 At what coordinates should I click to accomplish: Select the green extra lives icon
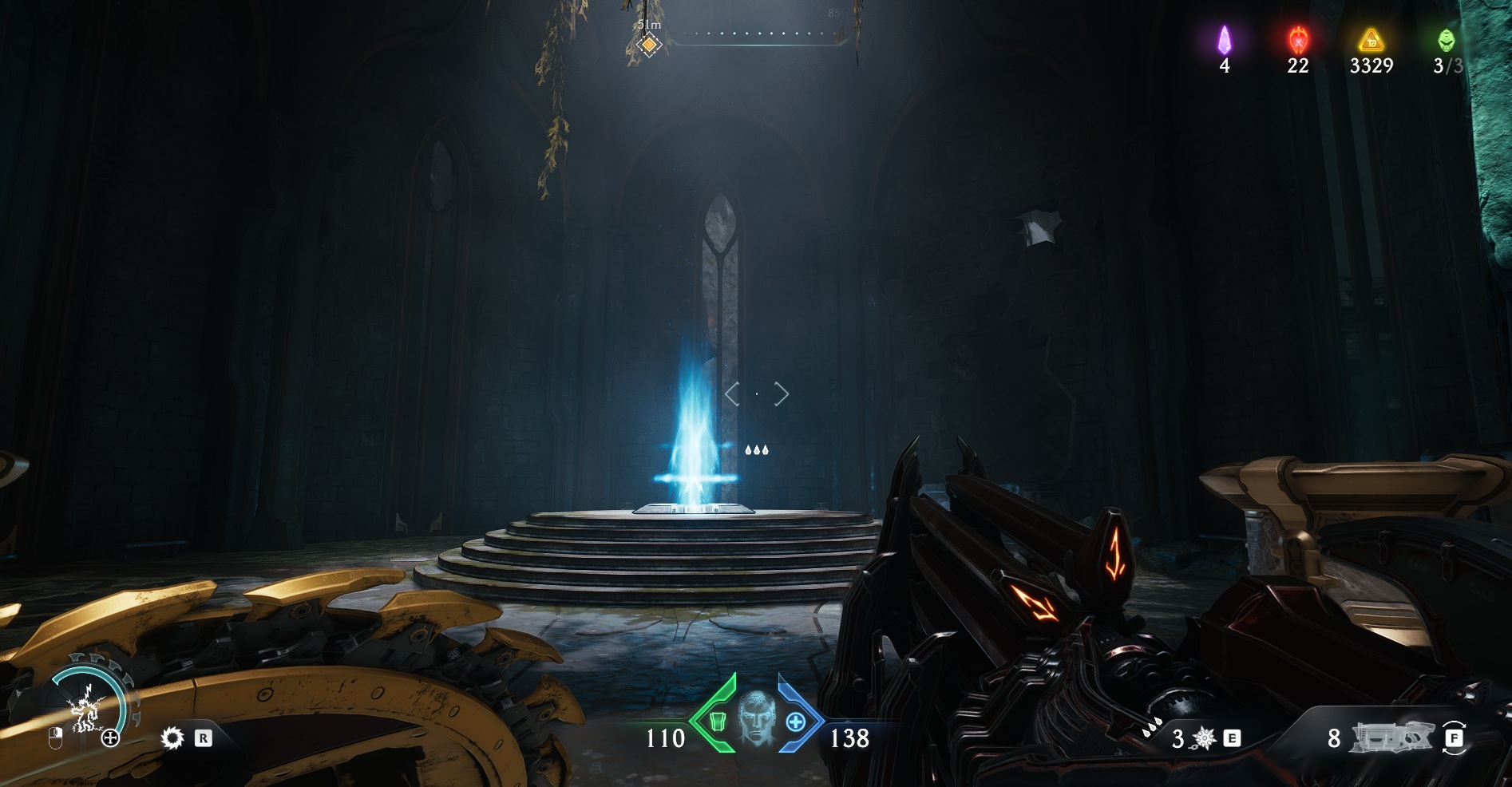1447,39
